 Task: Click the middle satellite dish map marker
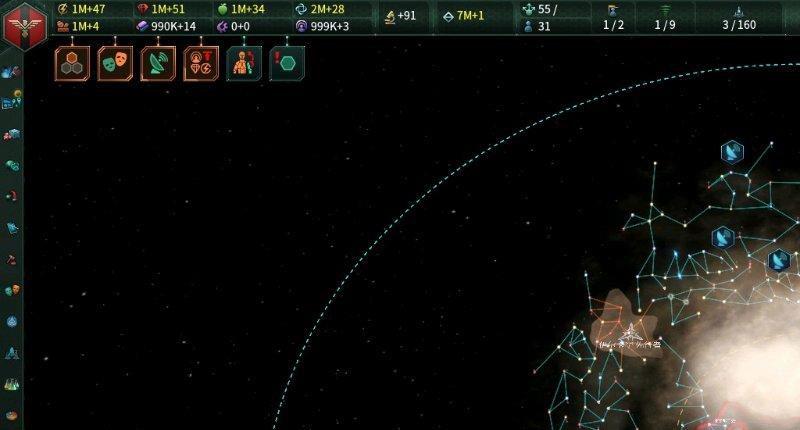(x=723, y=238)
